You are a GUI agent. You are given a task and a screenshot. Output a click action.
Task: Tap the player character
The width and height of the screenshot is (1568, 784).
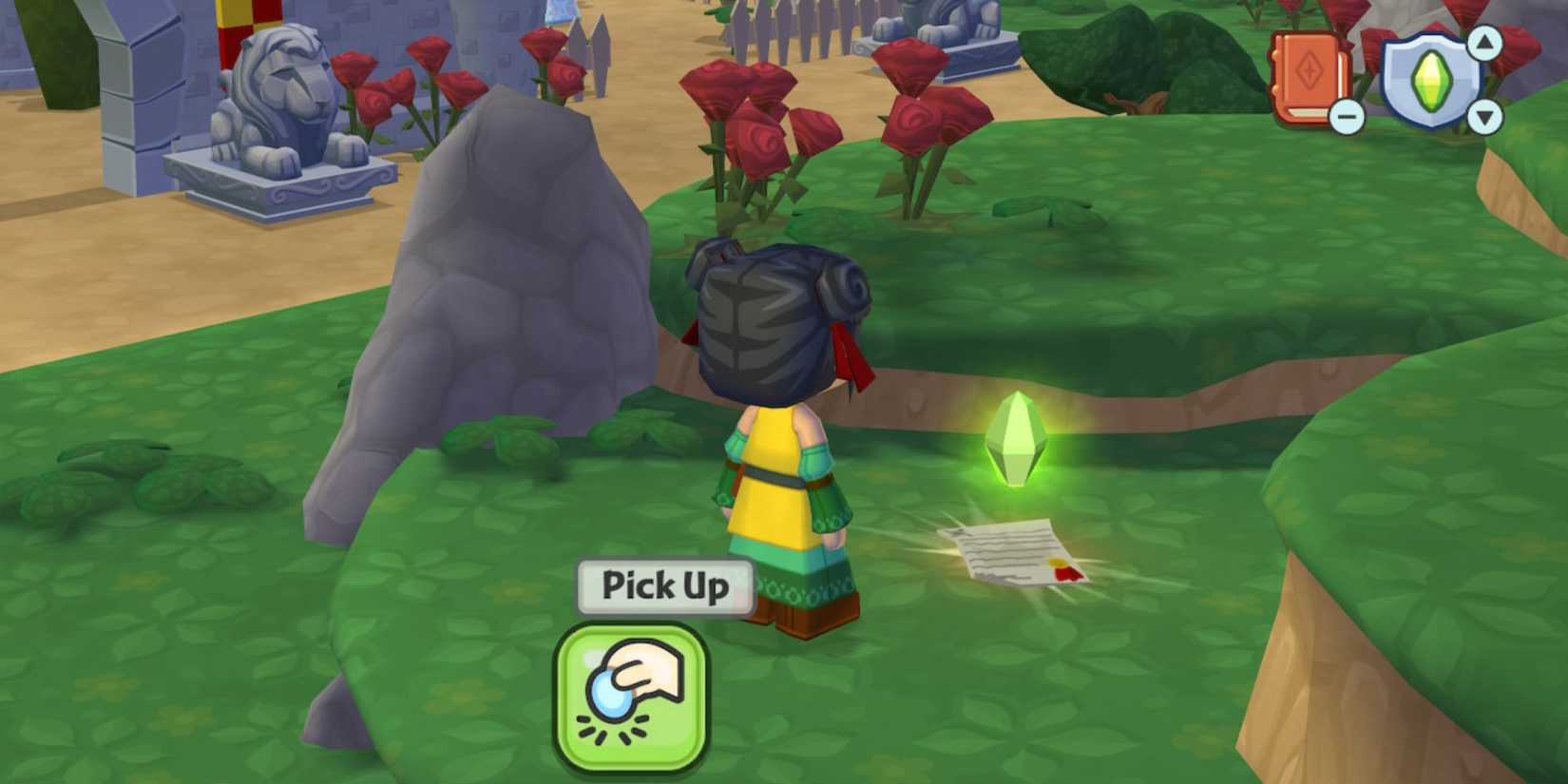pos(784,428)
